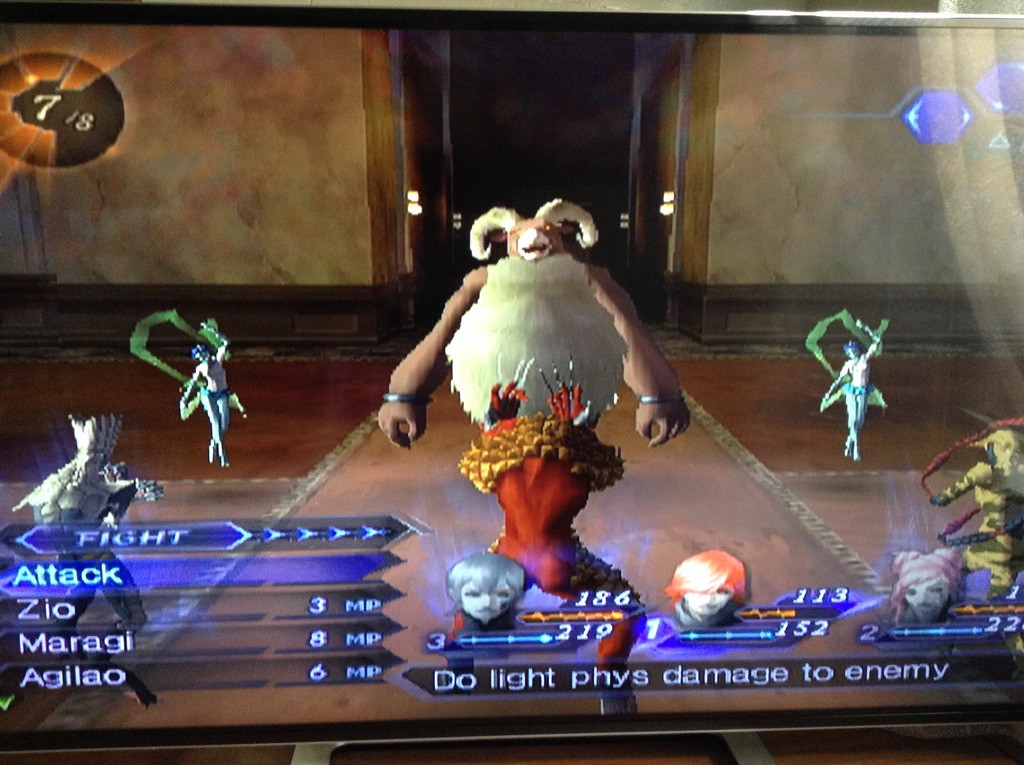This screenshot has width=1024, height=765.
Task: Switch the FIGHT command category
Action: pyautogui.click(x=133, y=538)
